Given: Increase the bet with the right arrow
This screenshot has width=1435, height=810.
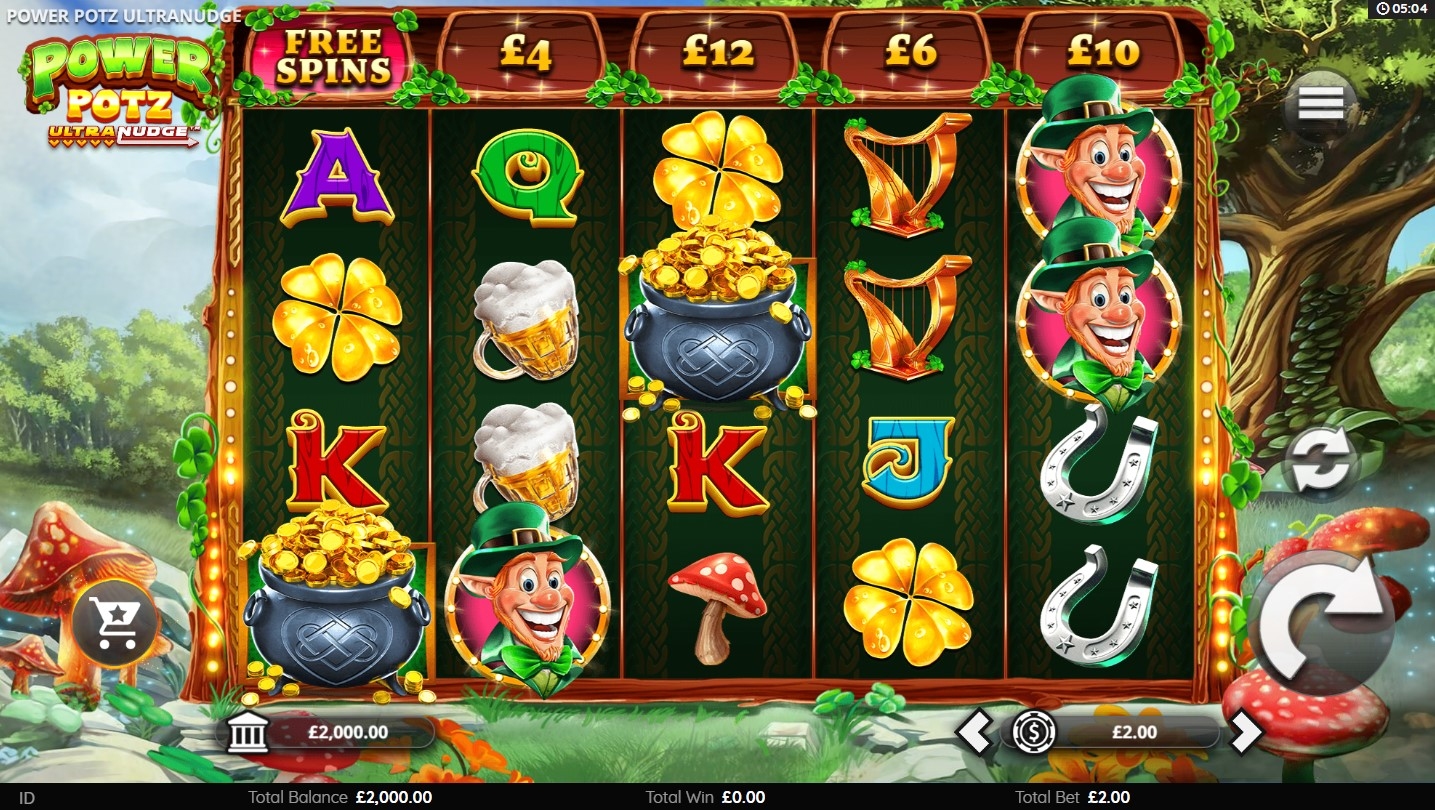Looking at the screenshot, I should point(1245,733).
